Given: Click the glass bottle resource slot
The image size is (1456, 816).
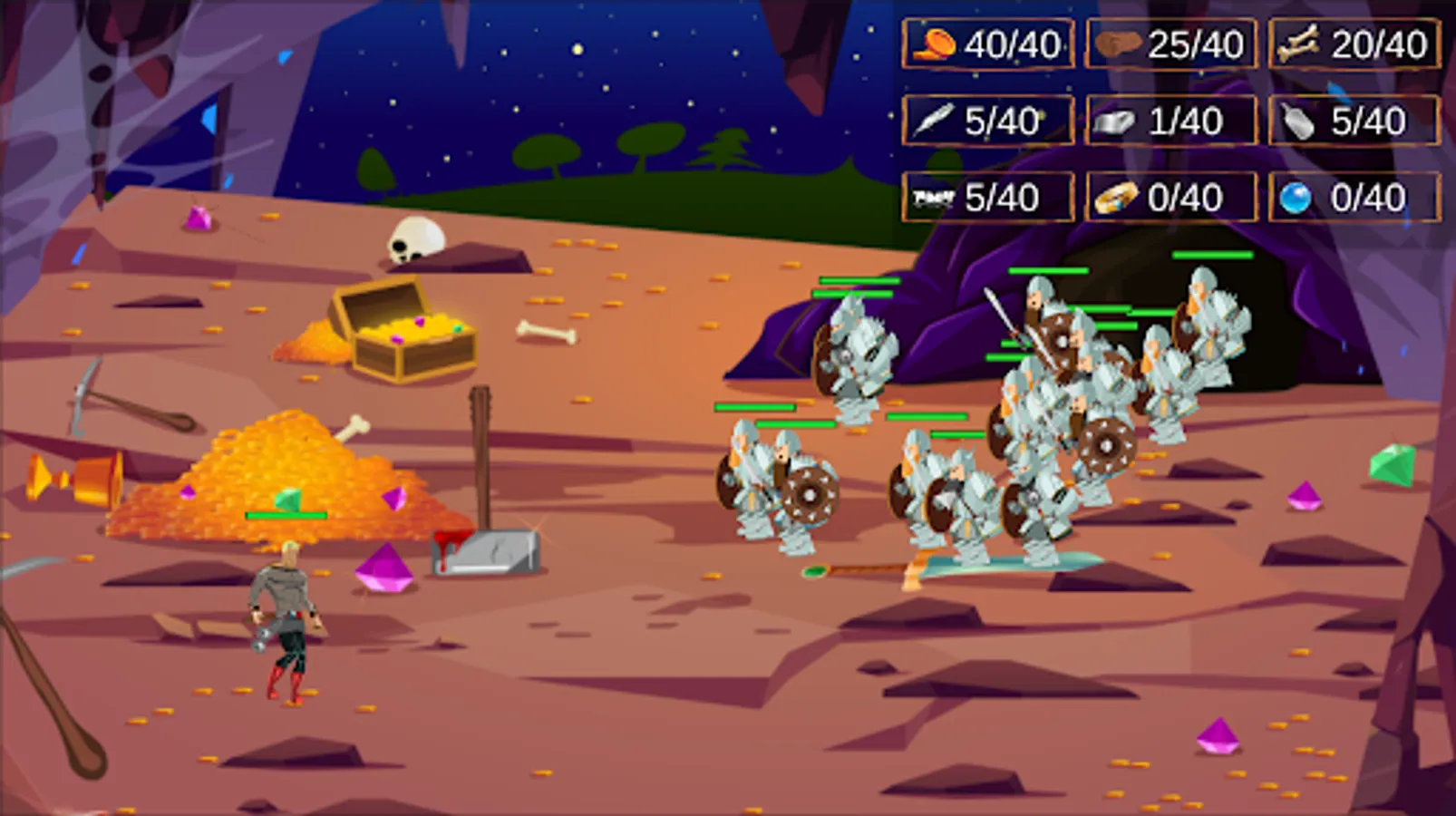Looking at the screenshot, I should pyautogui.click(x=1354, y=121).
